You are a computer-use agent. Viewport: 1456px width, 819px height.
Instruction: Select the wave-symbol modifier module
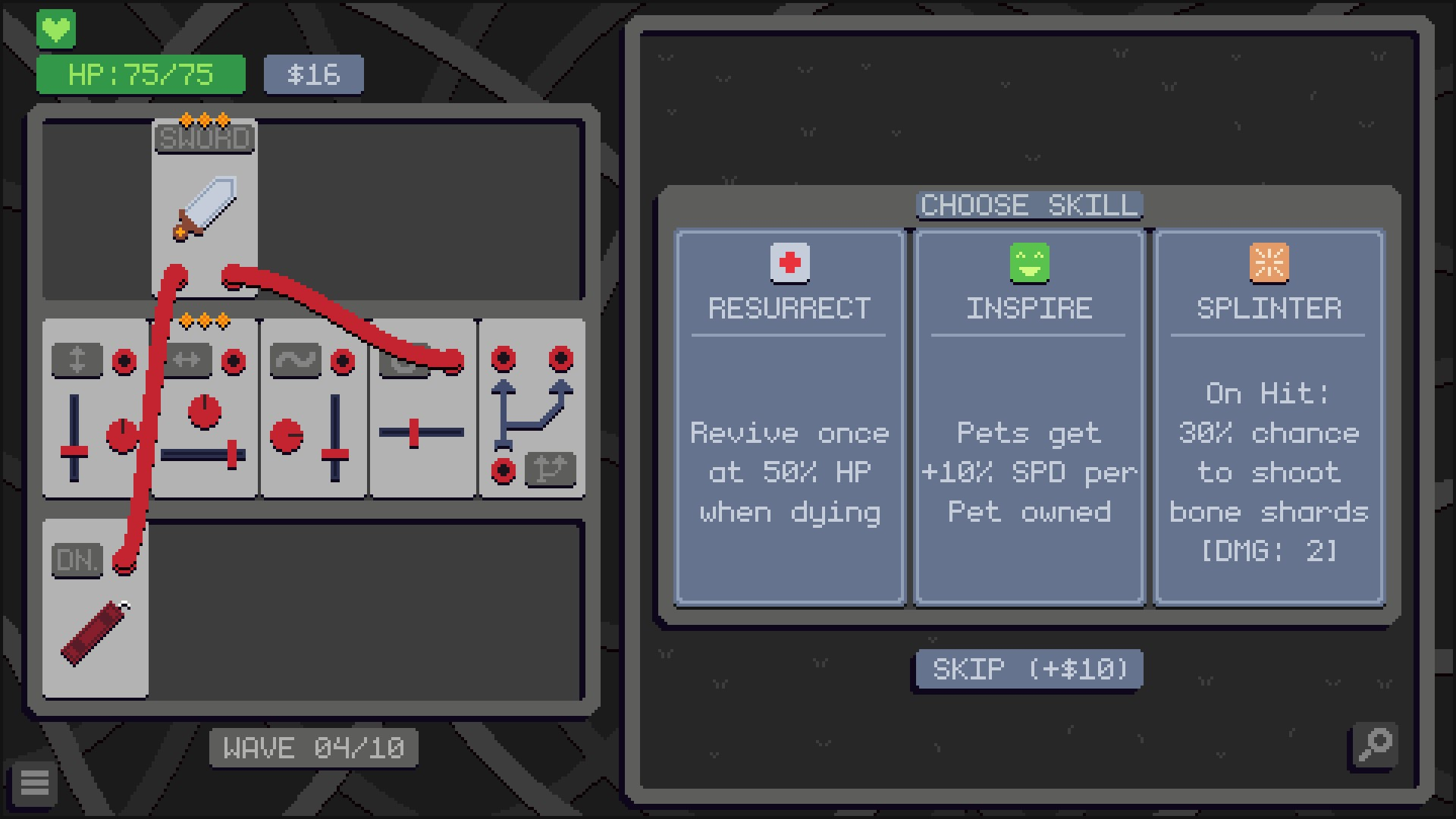coord(313,409)
